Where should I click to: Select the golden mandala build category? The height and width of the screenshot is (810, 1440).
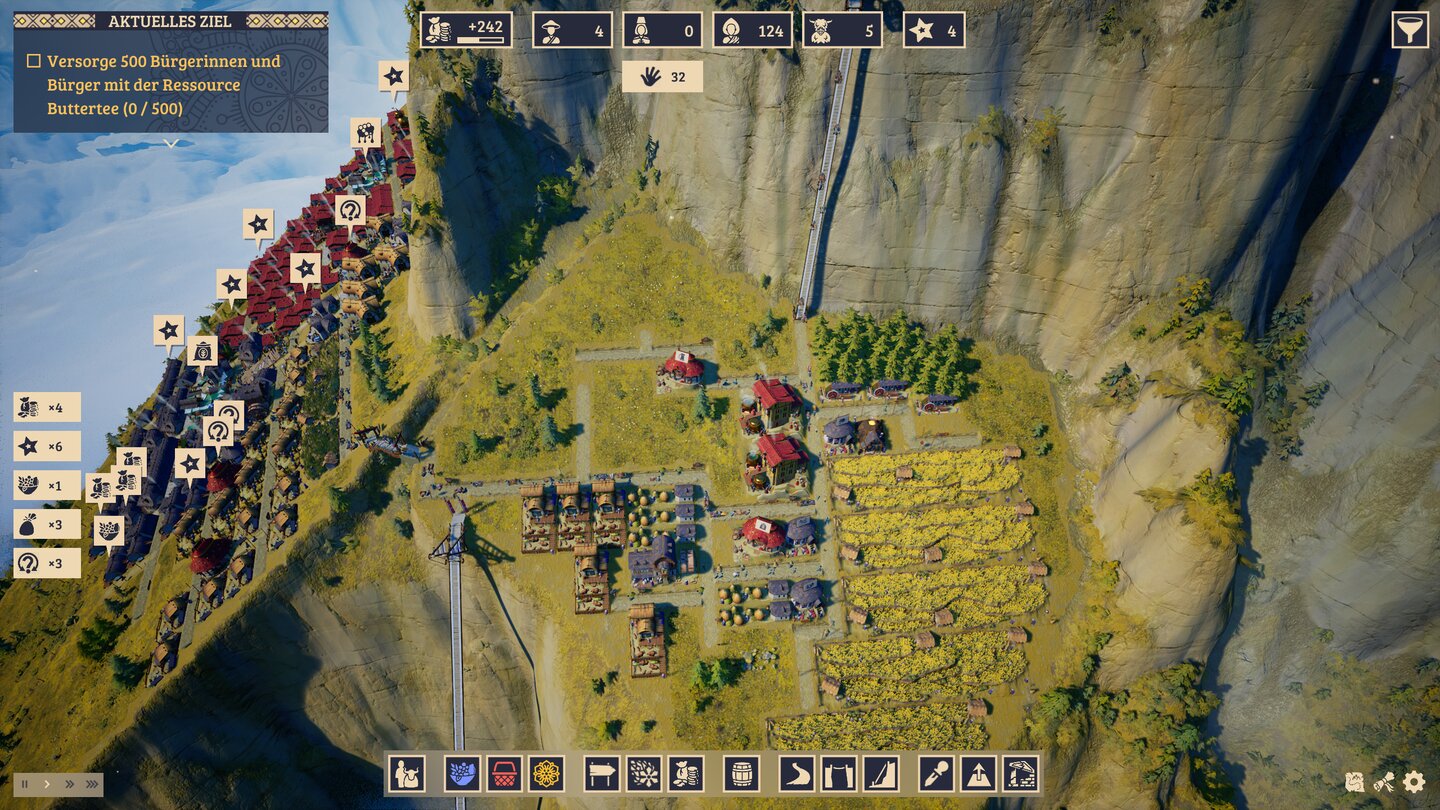(546, 774)
